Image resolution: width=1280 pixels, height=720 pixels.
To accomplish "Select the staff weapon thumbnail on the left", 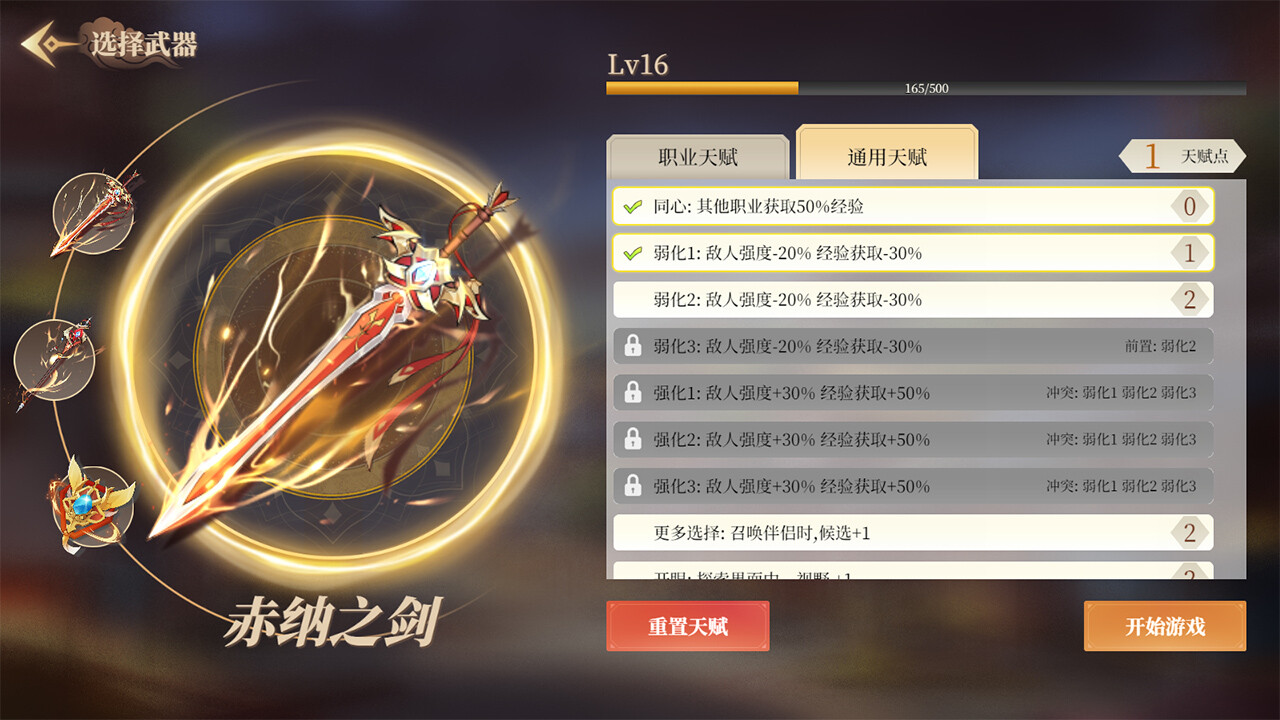I will pyautogui.click(x=55, y=360).
